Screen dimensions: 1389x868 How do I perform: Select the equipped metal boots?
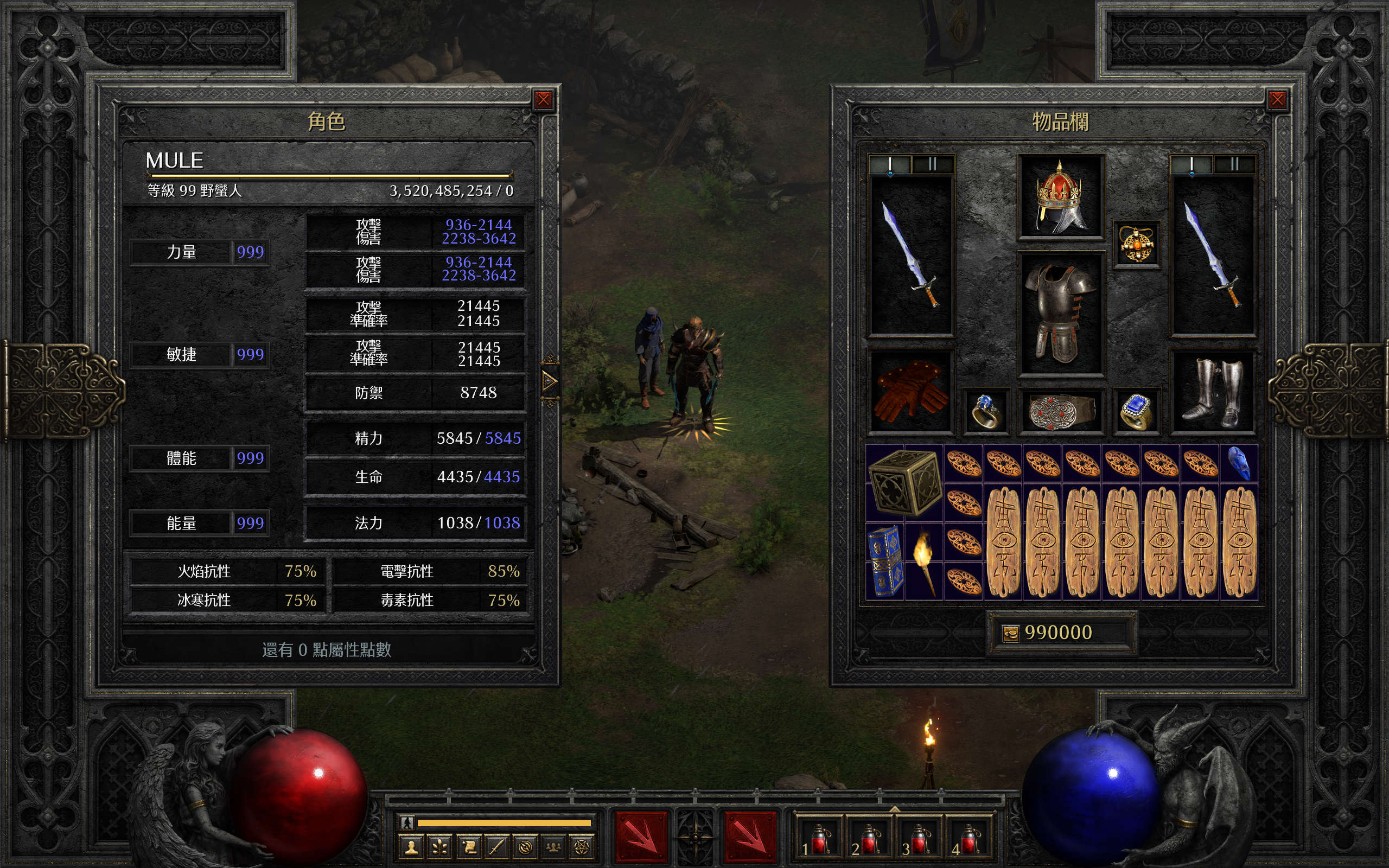click(x=1213, y=392)
